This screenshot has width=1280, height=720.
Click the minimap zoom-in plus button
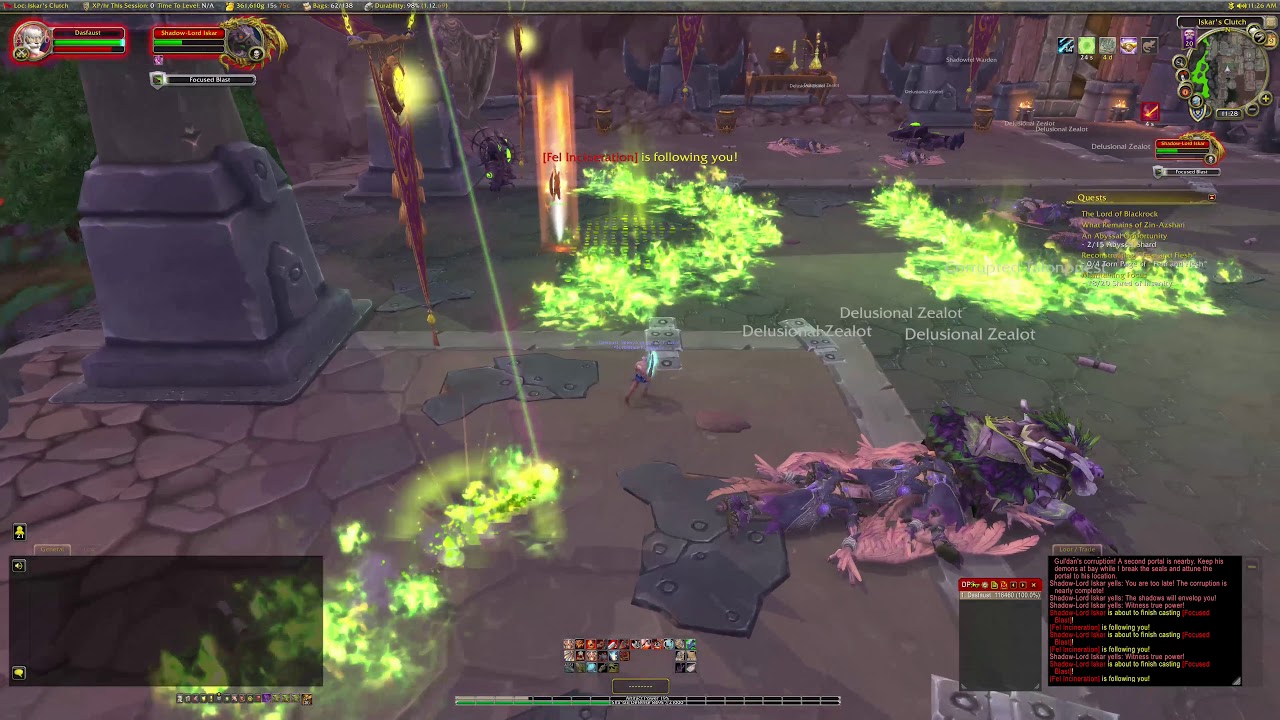pos(1265,99)
